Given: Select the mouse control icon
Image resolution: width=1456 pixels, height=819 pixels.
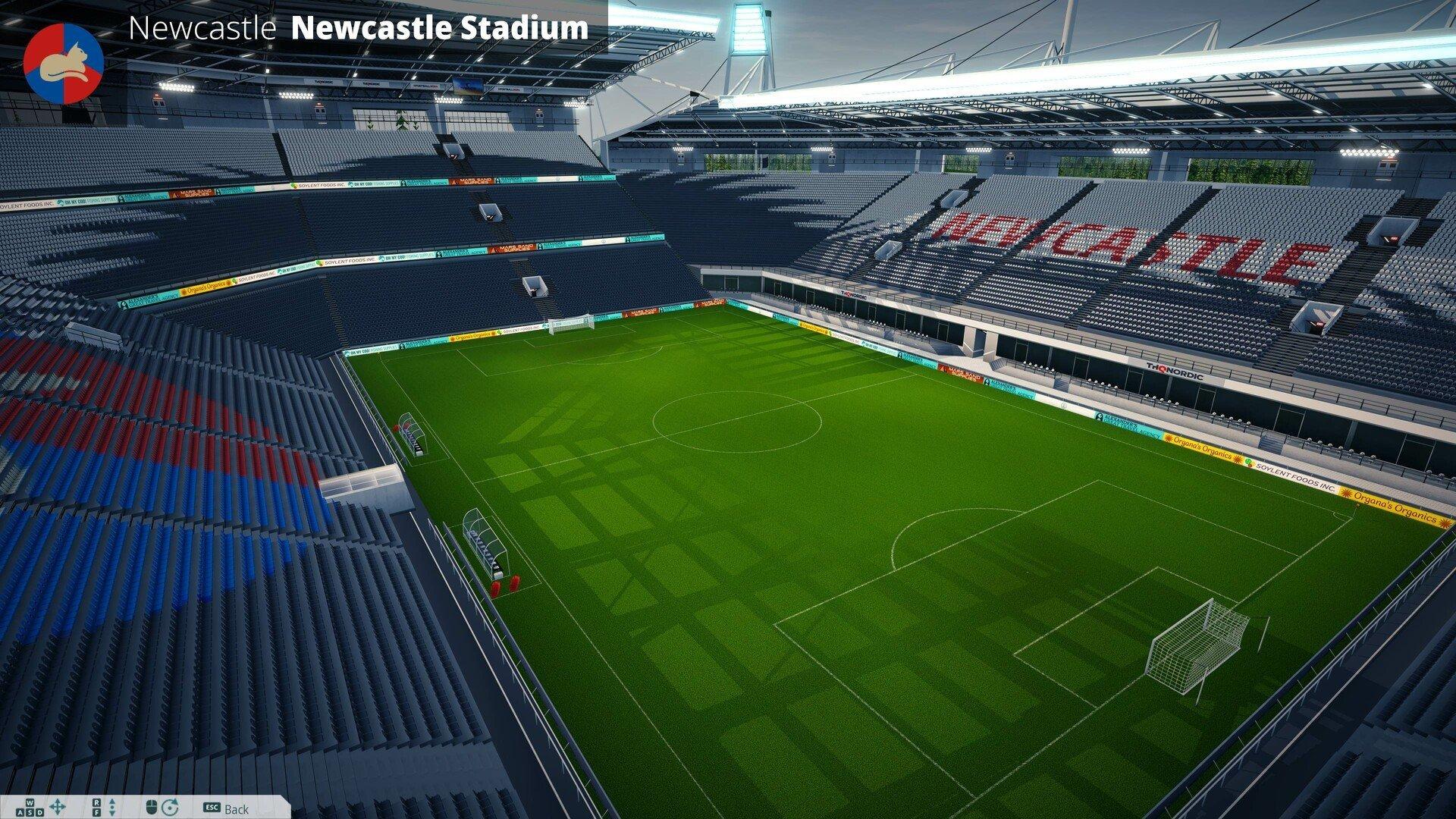Looking at the screenshot, I should (x=151, y=805).
